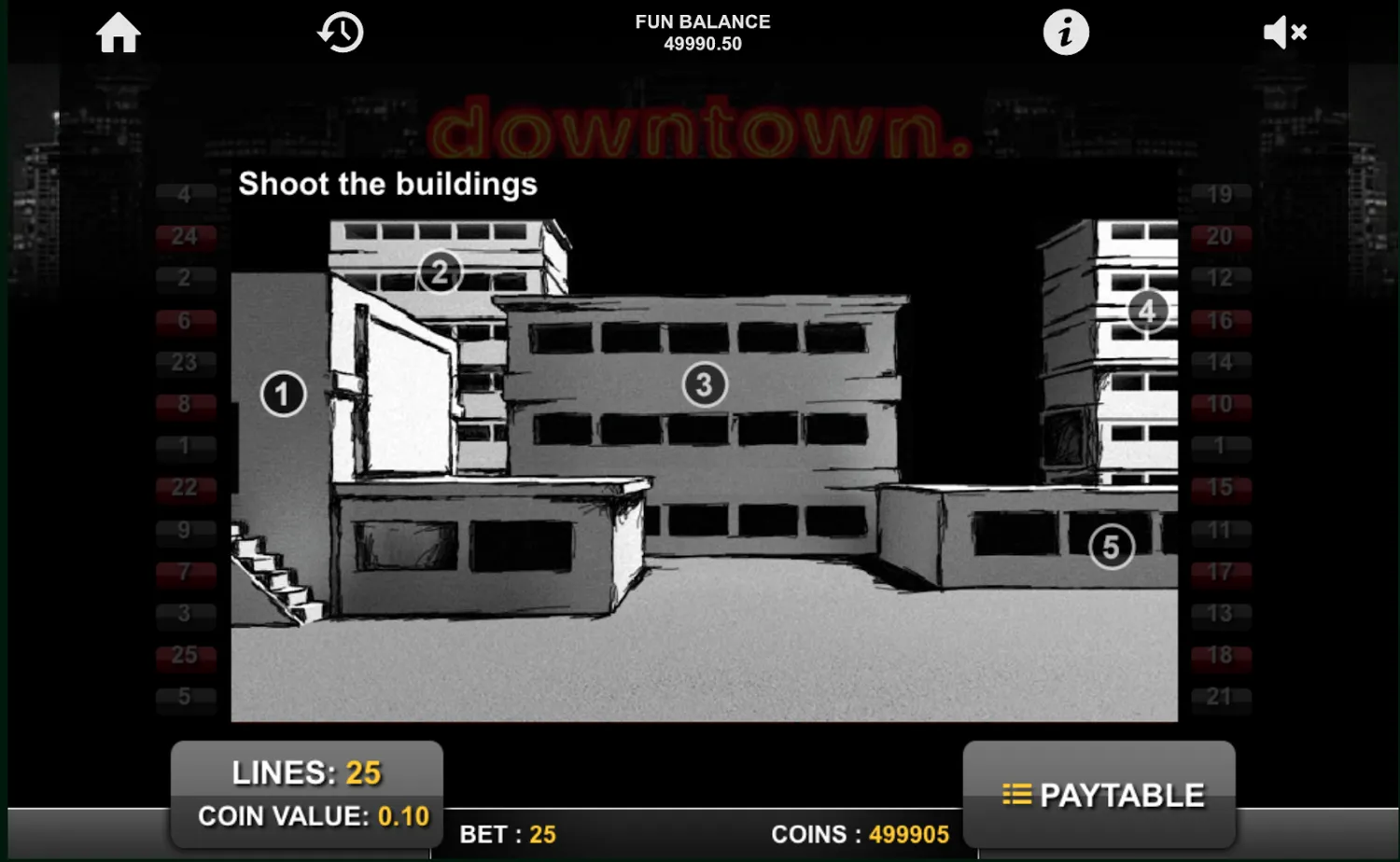The width and height of the screenshot is (1400, 862).
Task: Open game history via the clock icon
Action: pyautogui.click(x=340, y=32)
